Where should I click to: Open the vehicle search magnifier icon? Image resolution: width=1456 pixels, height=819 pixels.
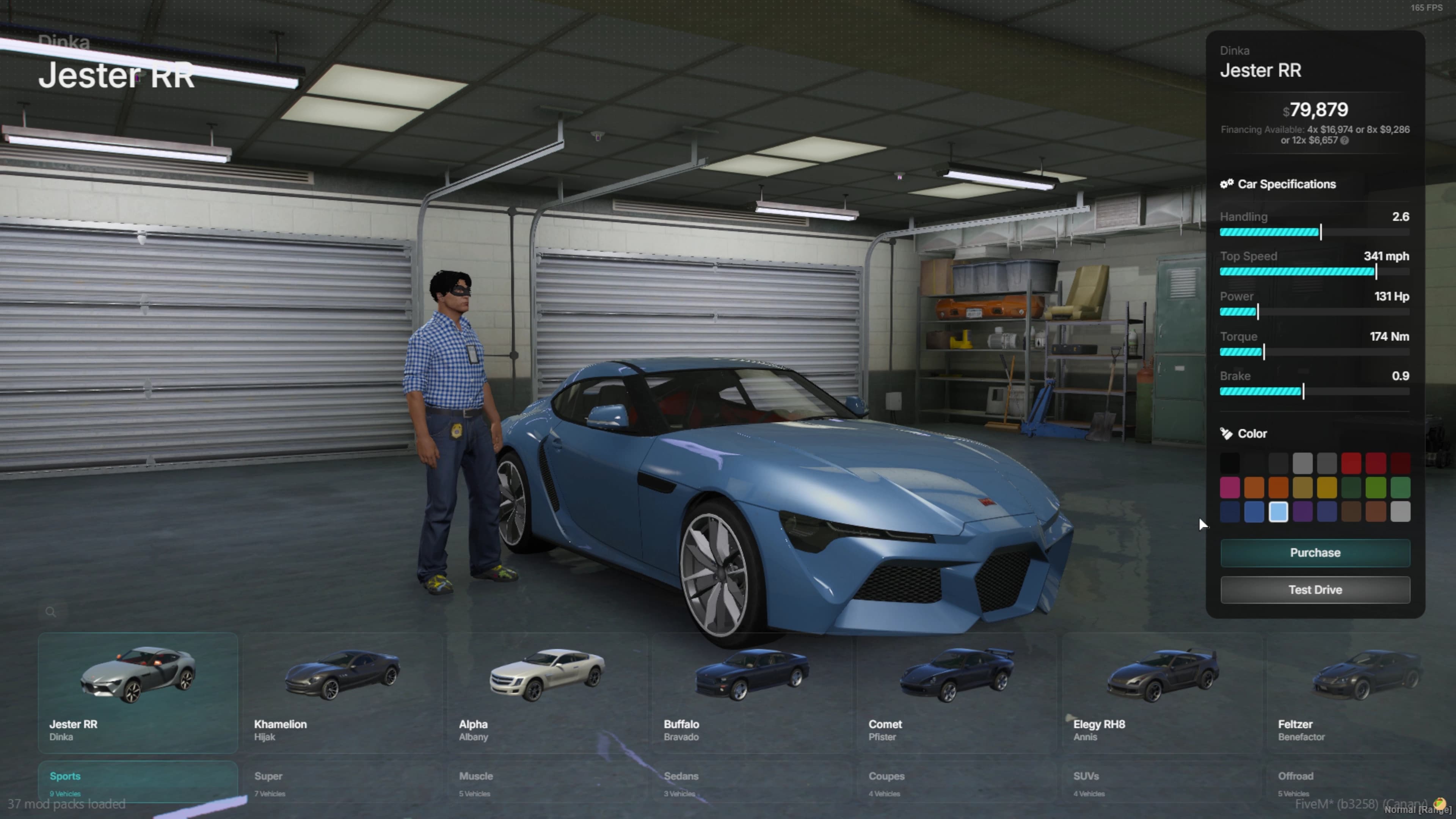coord(51,612)
